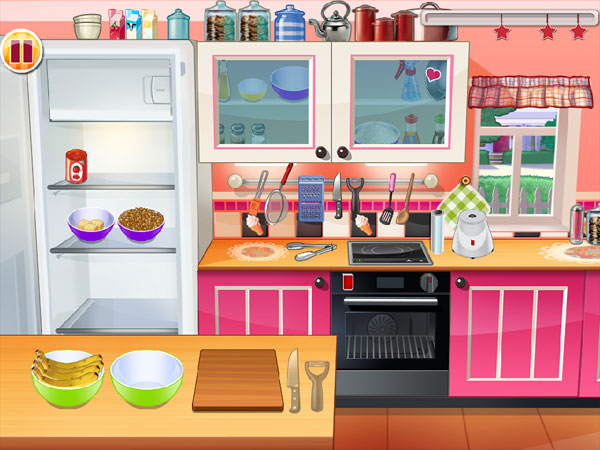Choose the empty green bowl on the counter
This screenshot has width=600, height=450.
[147, 376]
